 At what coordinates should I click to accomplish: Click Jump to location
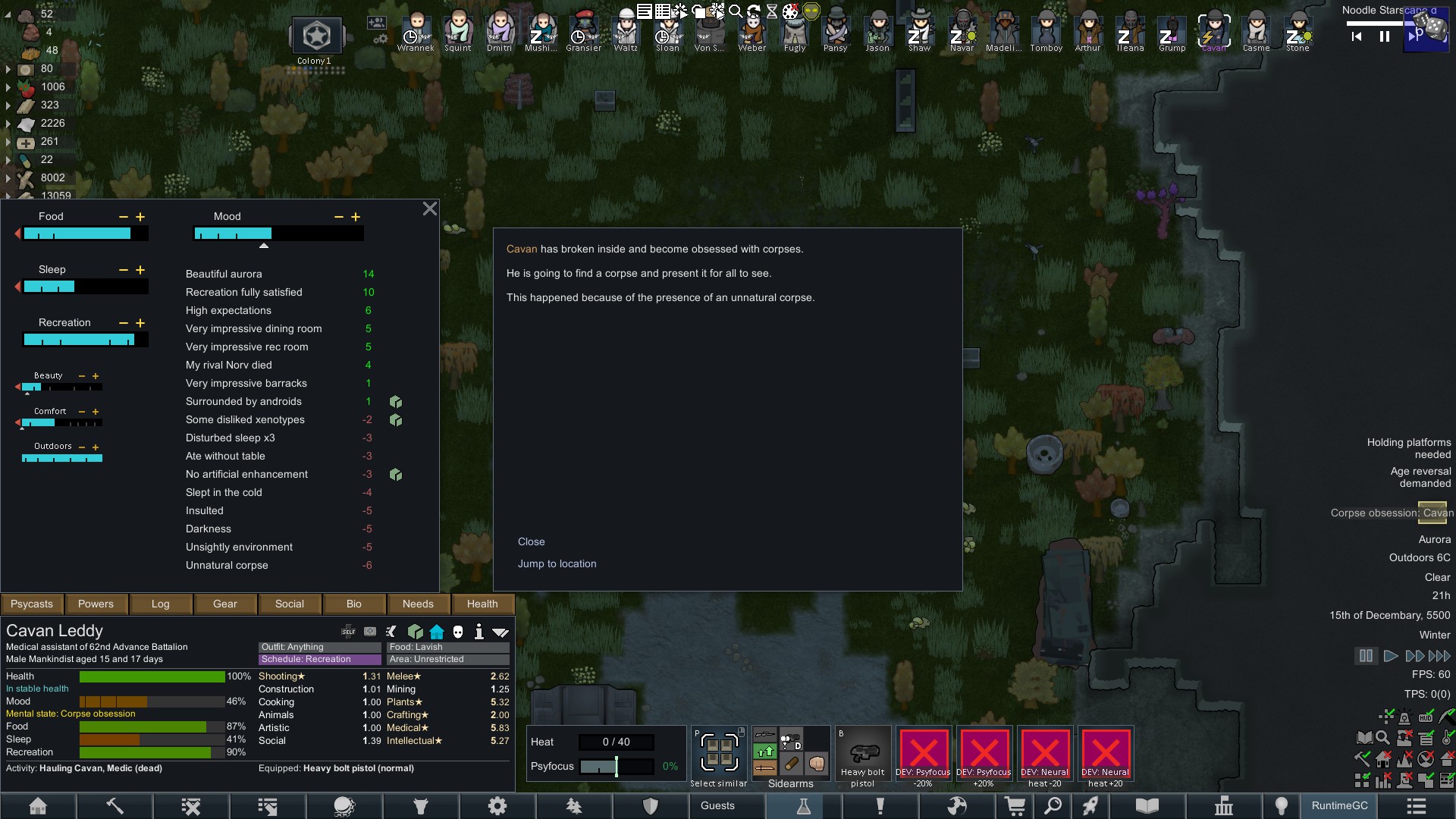click(x=557, y=563)
